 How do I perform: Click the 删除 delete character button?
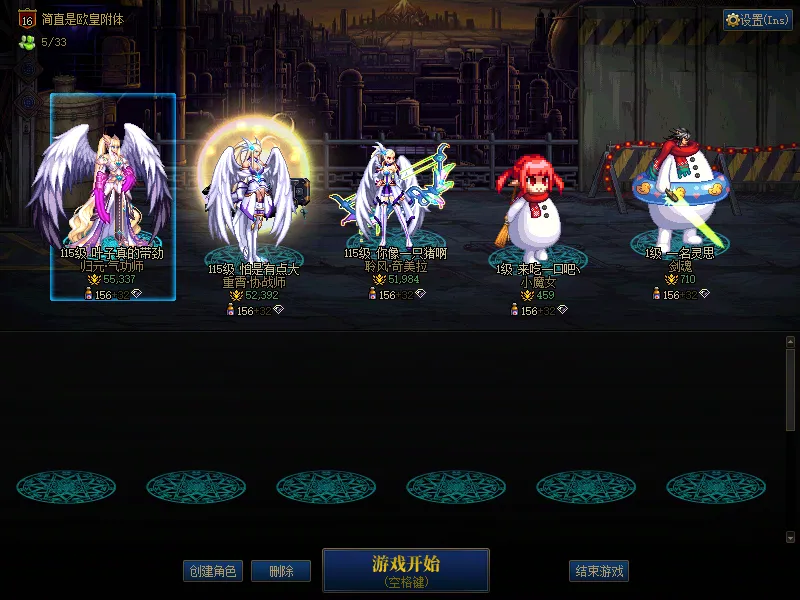281,571
